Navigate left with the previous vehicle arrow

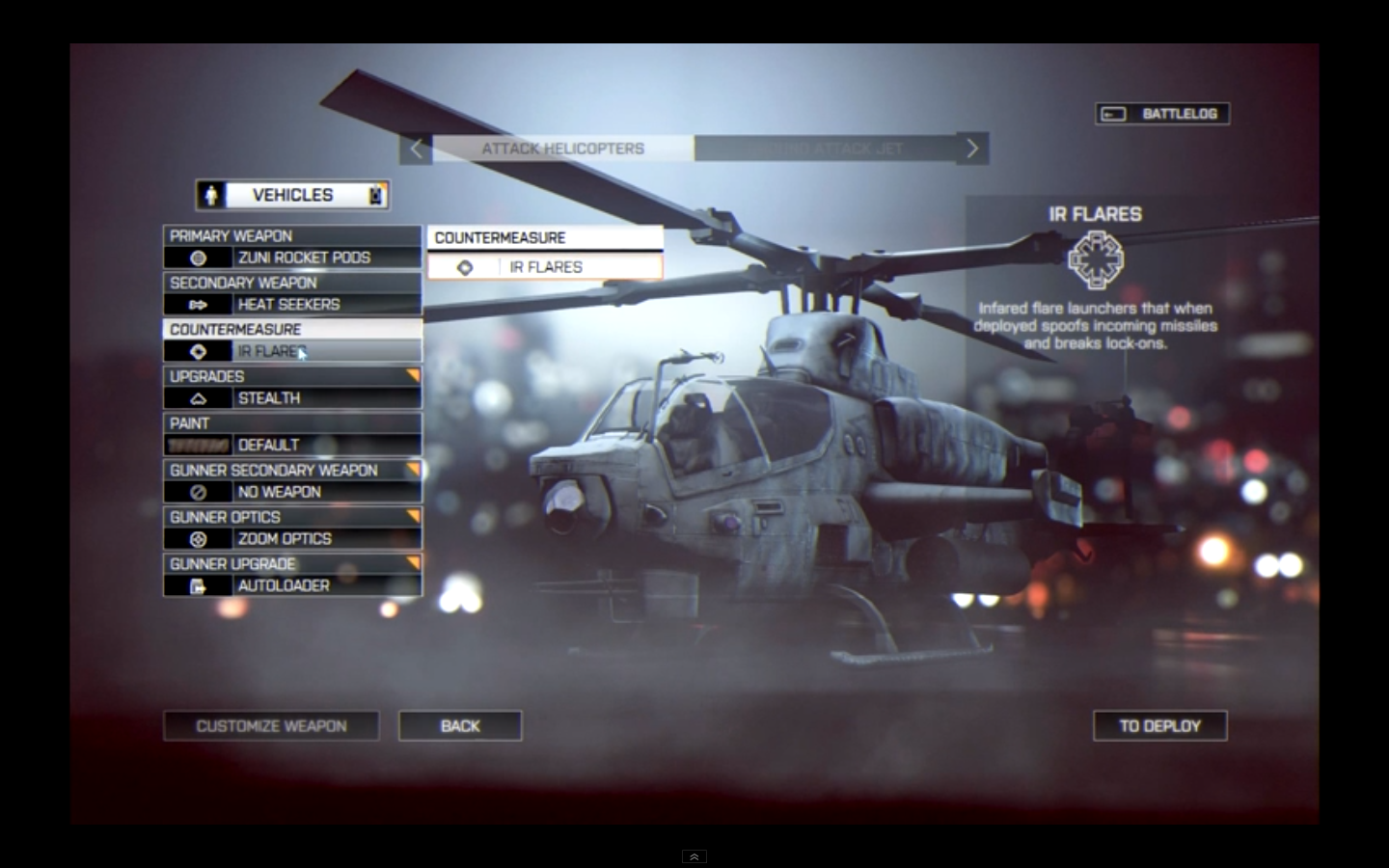pos(416,149)
